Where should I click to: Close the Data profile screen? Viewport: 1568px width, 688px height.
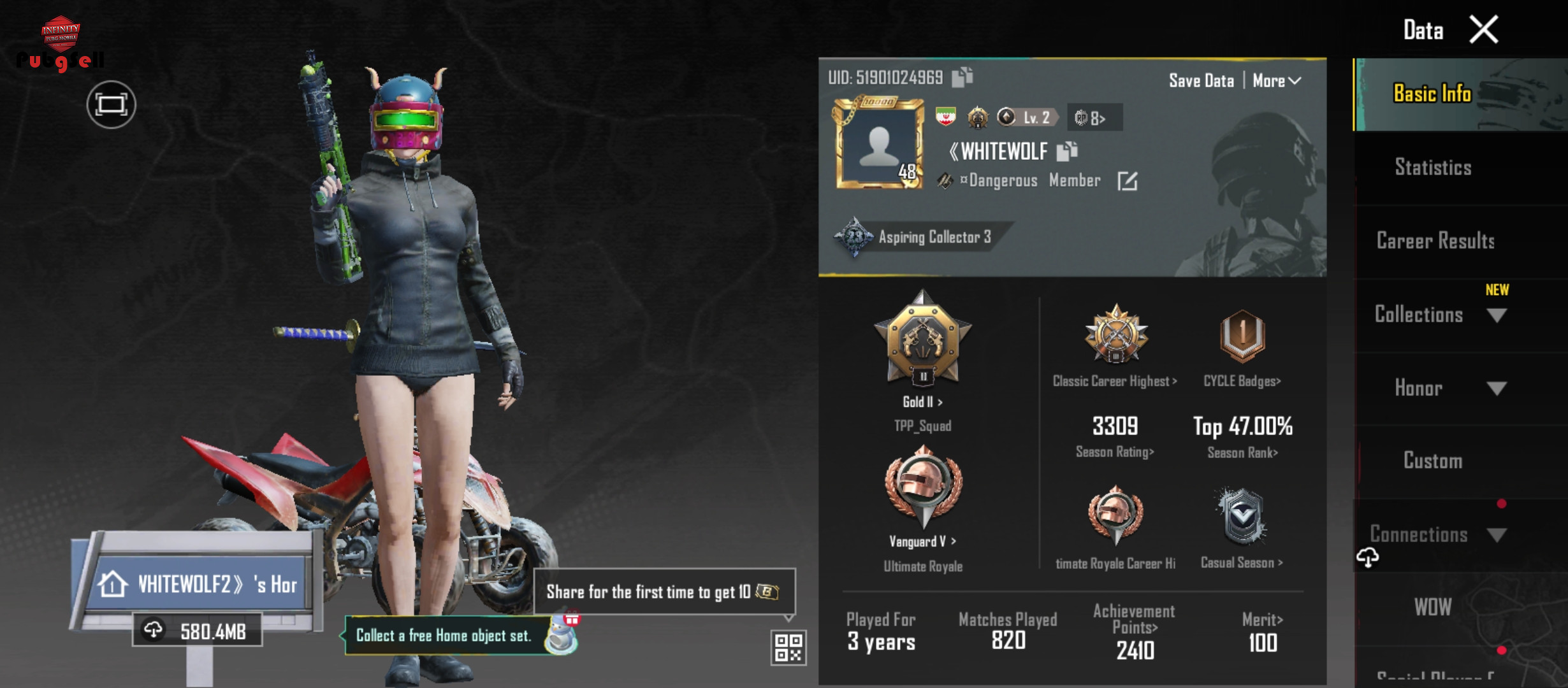(x=1483, y=29)
